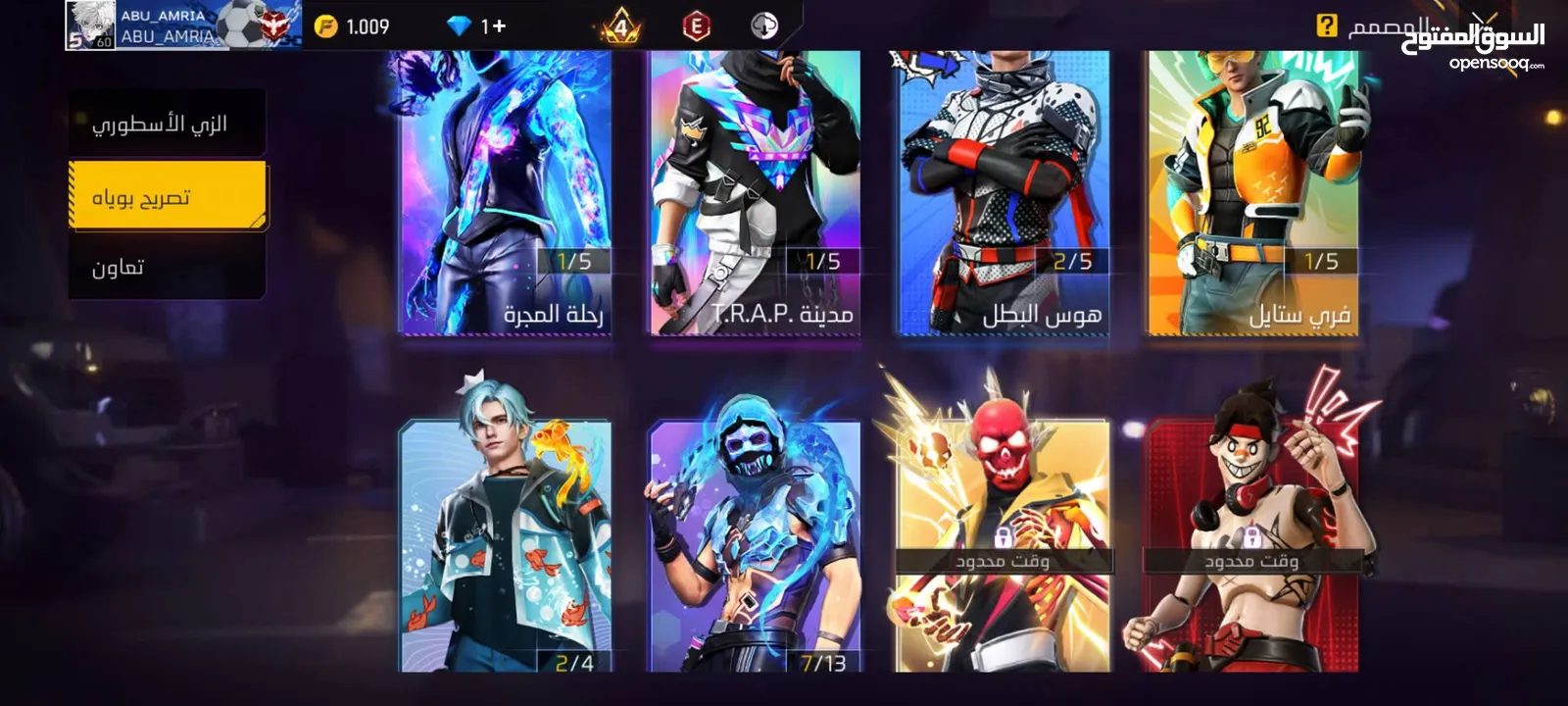Screen dimensions: 1568x706
Task: Select the blue flame skull mask card
Action: click(x=755, y=544)
